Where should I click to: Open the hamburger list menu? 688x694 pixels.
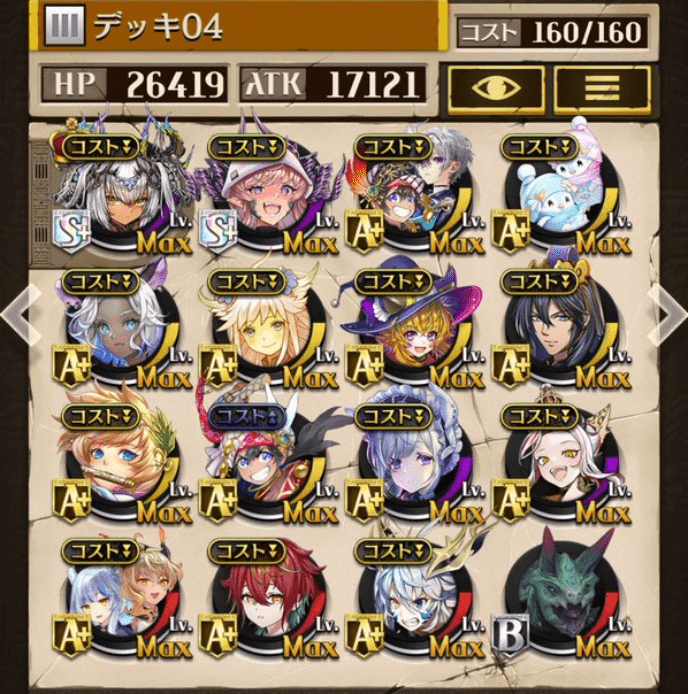point(601,87)
